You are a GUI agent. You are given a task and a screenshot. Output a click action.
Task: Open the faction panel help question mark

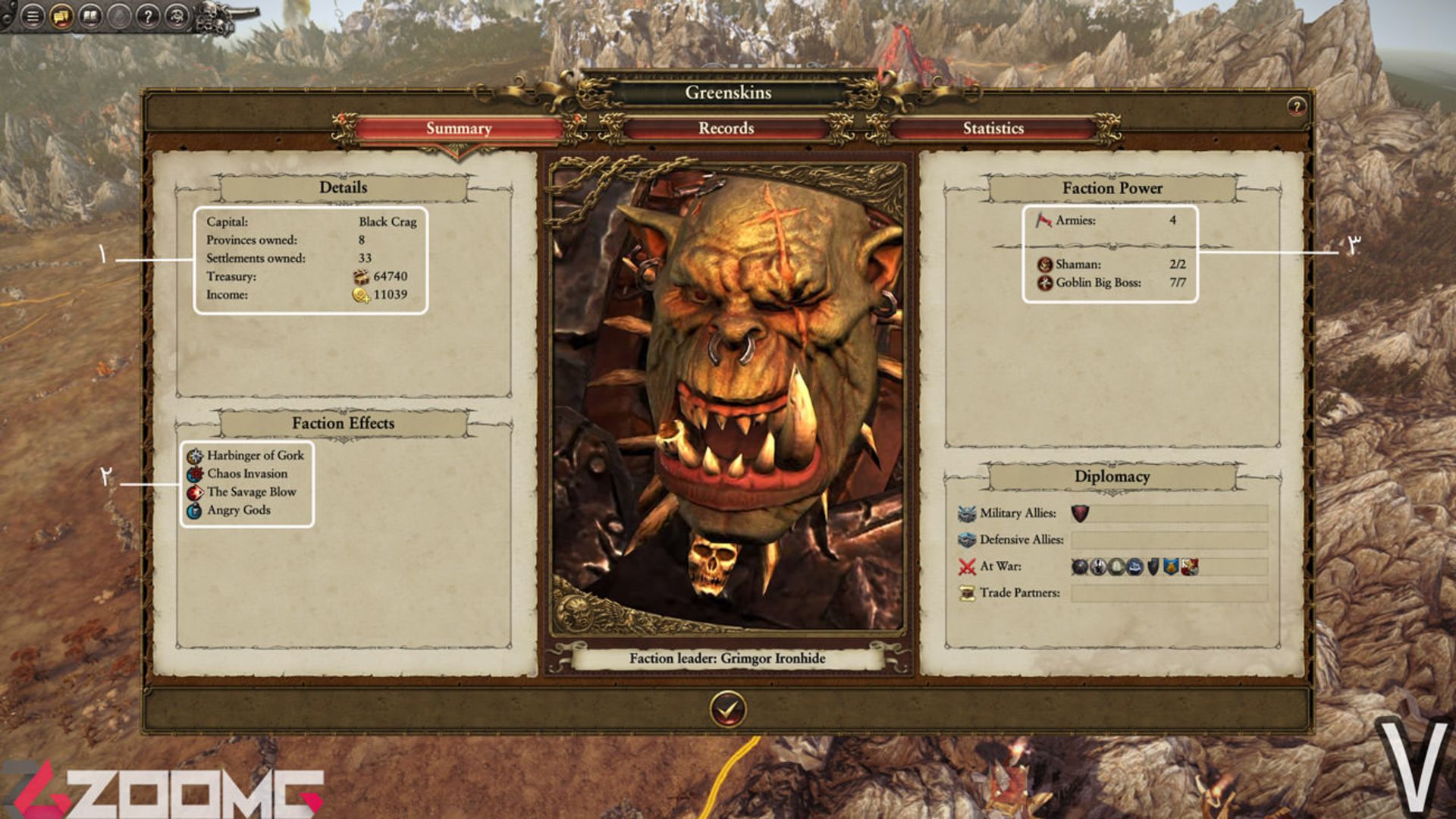point(1296,106)
